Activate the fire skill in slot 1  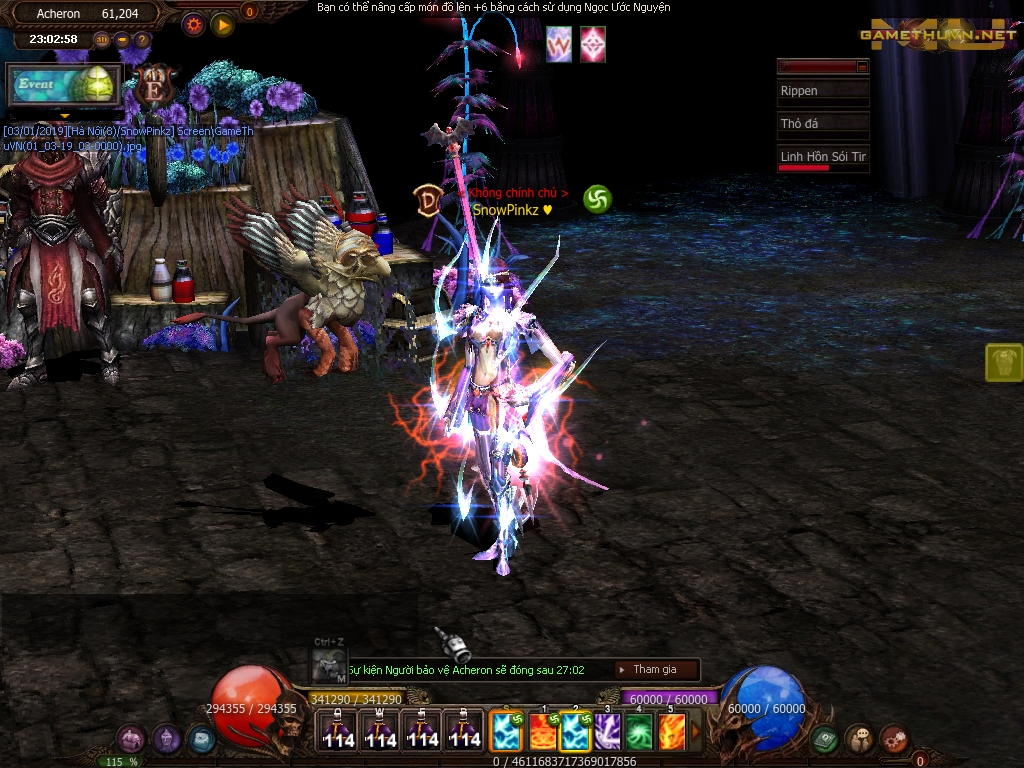(x=544, y=732)
